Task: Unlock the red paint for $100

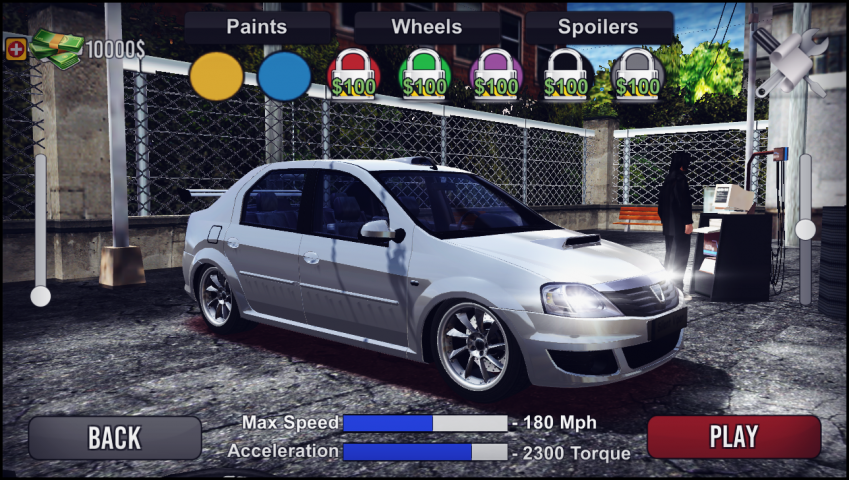Action: click(x=354, y=76)
